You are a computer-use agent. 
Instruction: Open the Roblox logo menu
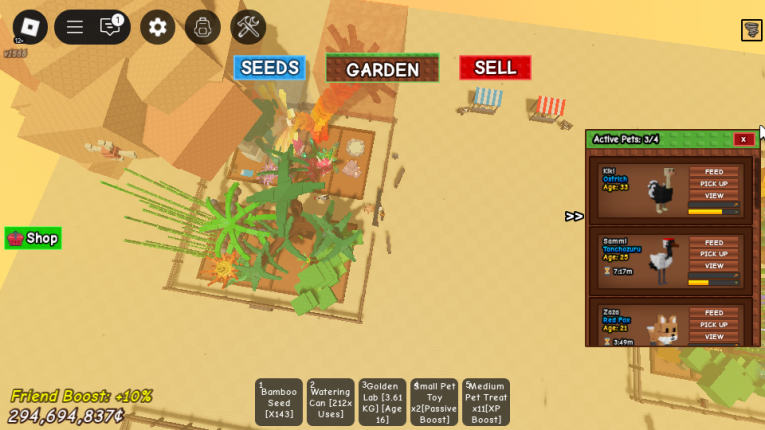(x=30, y=27)
